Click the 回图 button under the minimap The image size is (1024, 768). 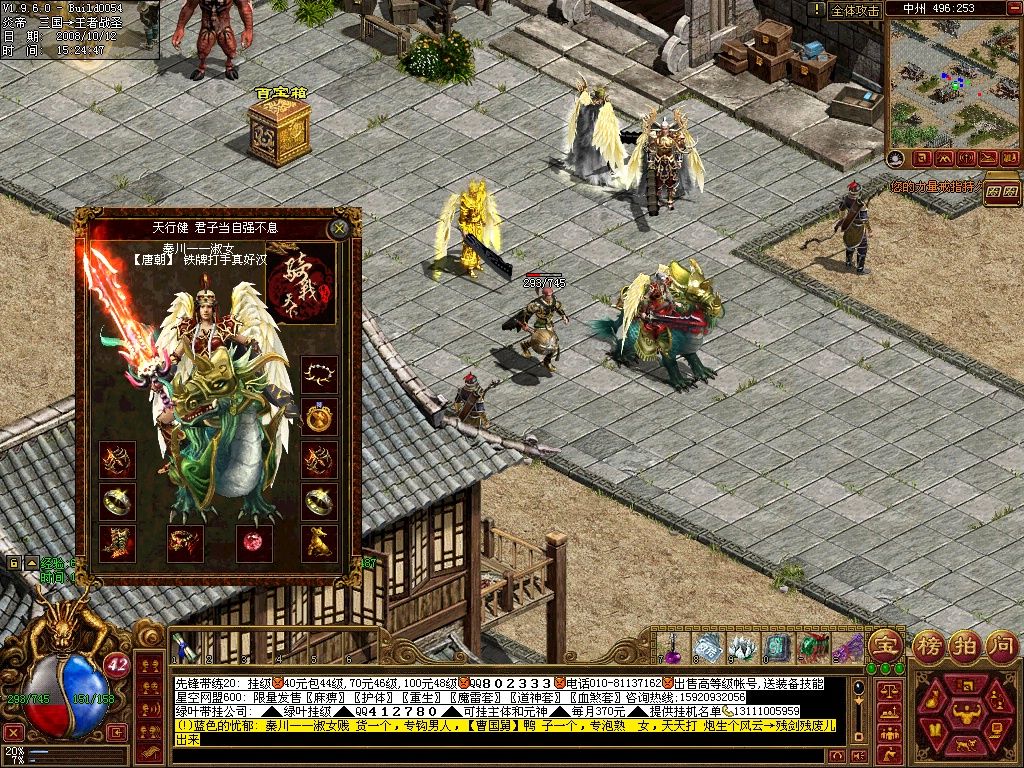pos(1001,189)
